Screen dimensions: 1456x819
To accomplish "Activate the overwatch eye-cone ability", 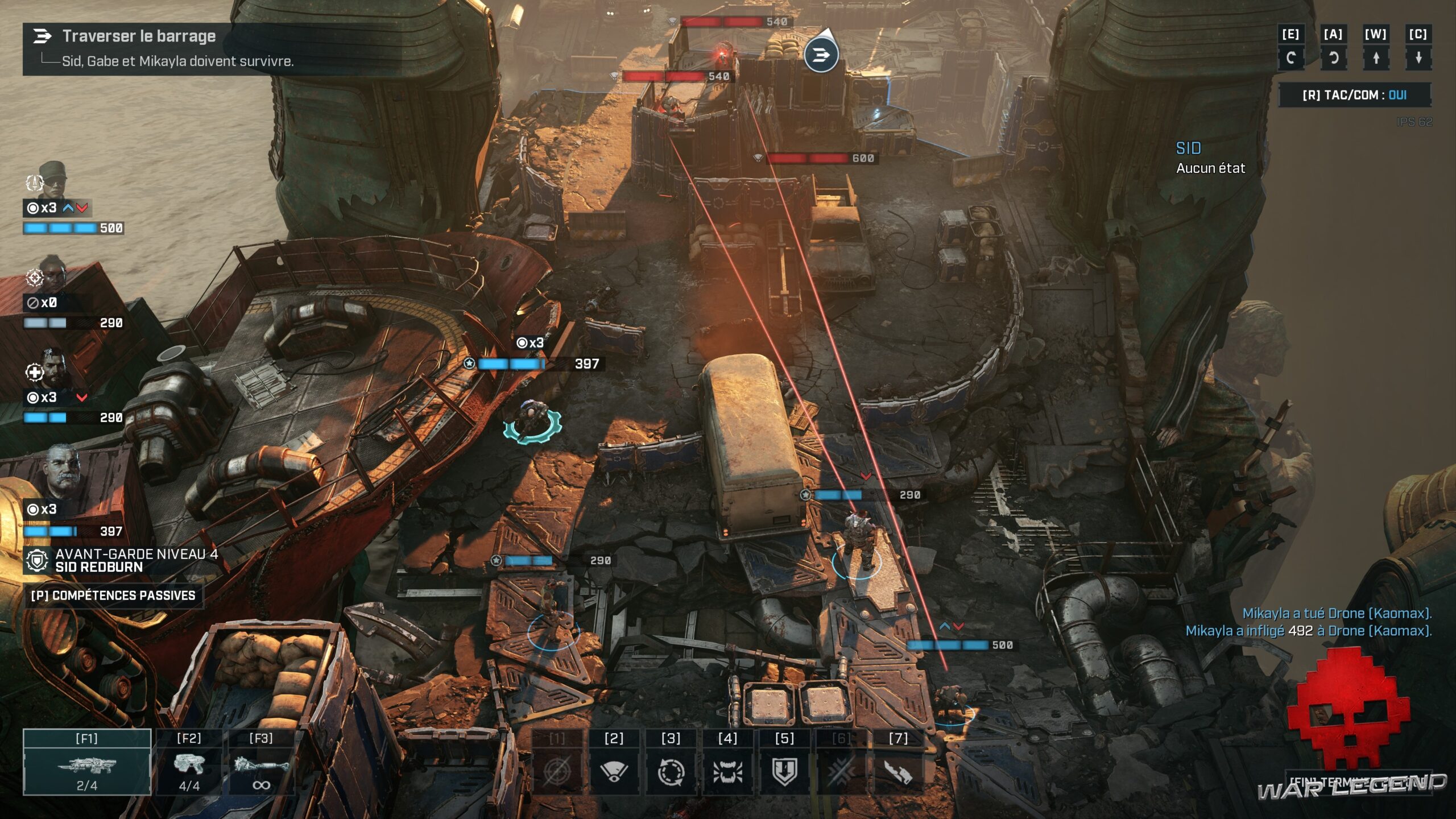I will pos(614,771).
